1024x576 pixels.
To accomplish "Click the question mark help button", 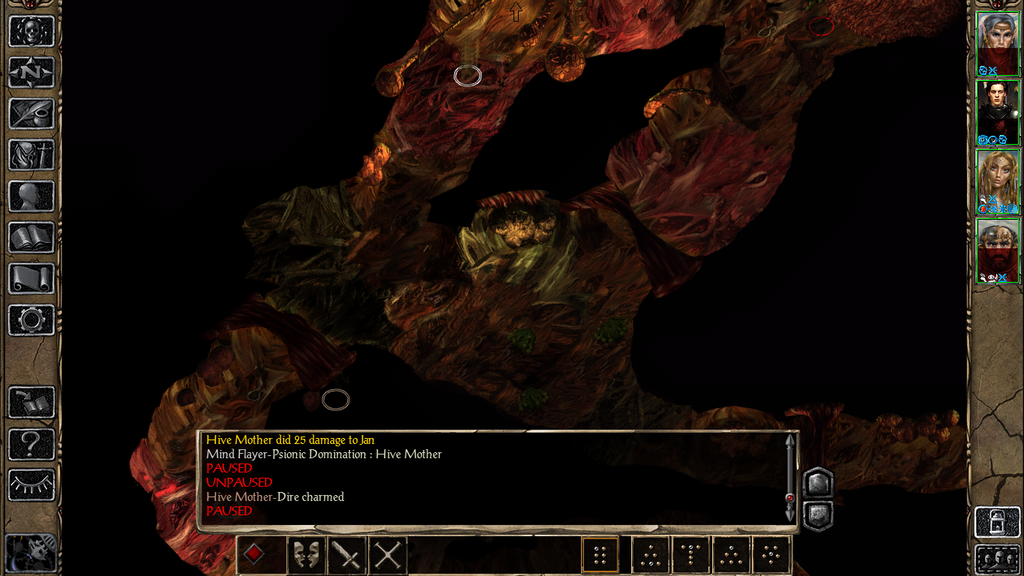I will click(x=31, y=443).
